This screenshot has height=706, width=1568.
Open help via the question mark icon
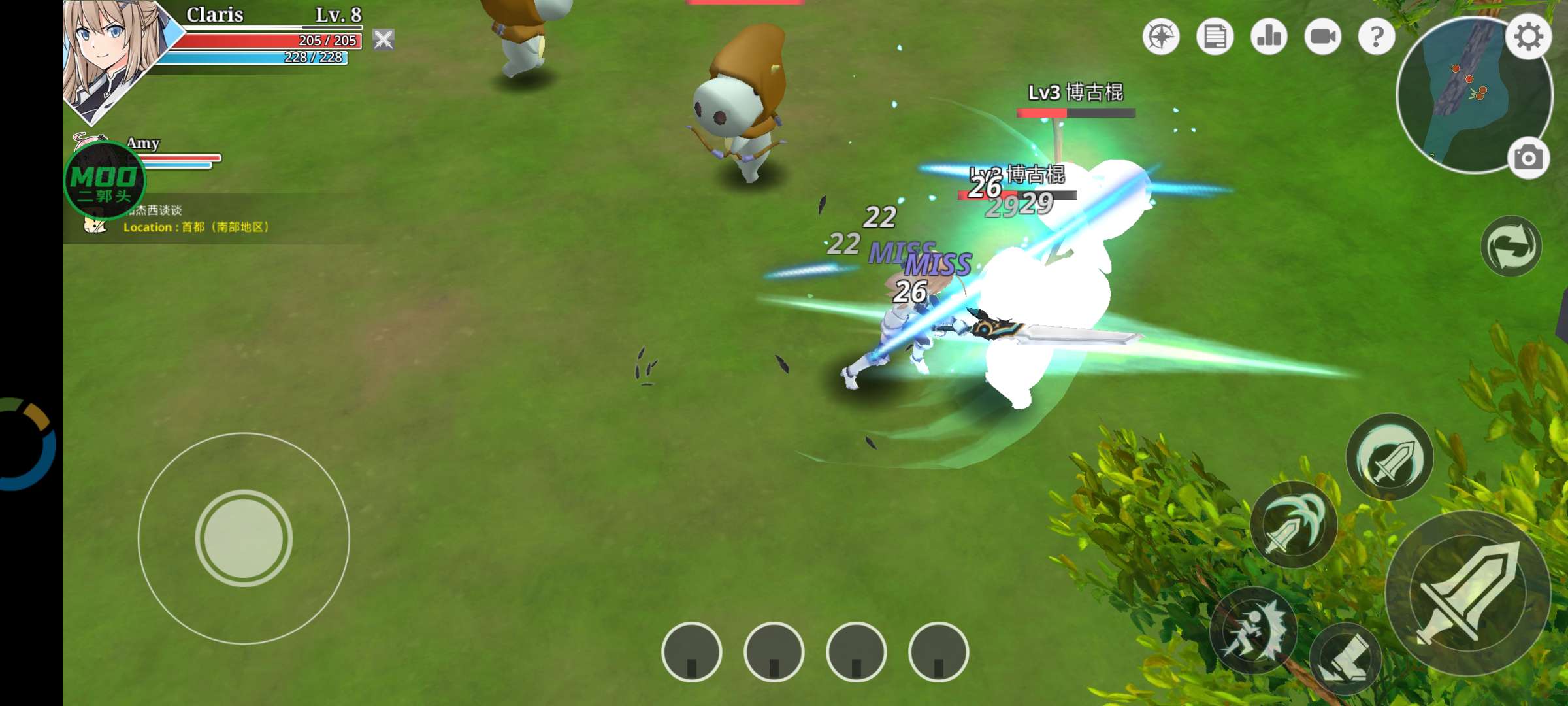click(1379, 38)
